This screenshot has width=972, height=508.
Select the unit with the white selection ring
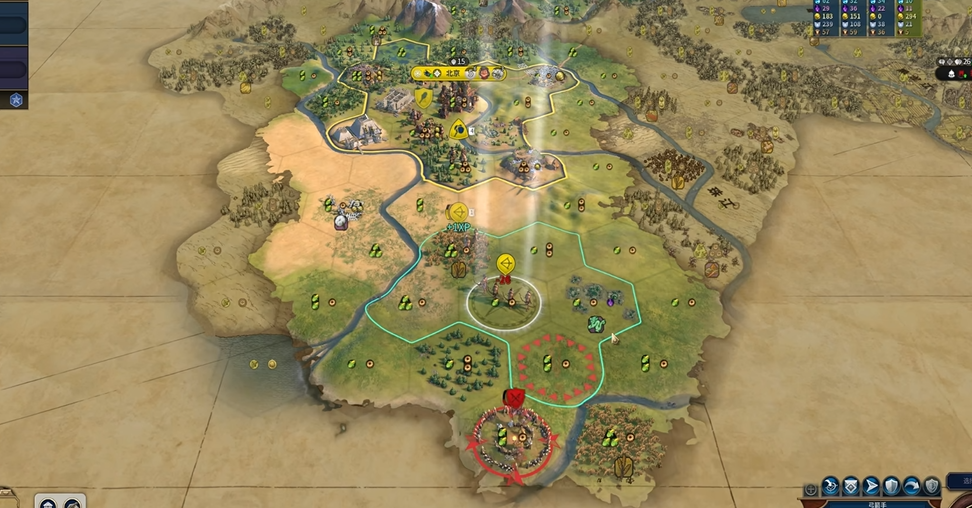pyautogui.click(x=504, y=298)
